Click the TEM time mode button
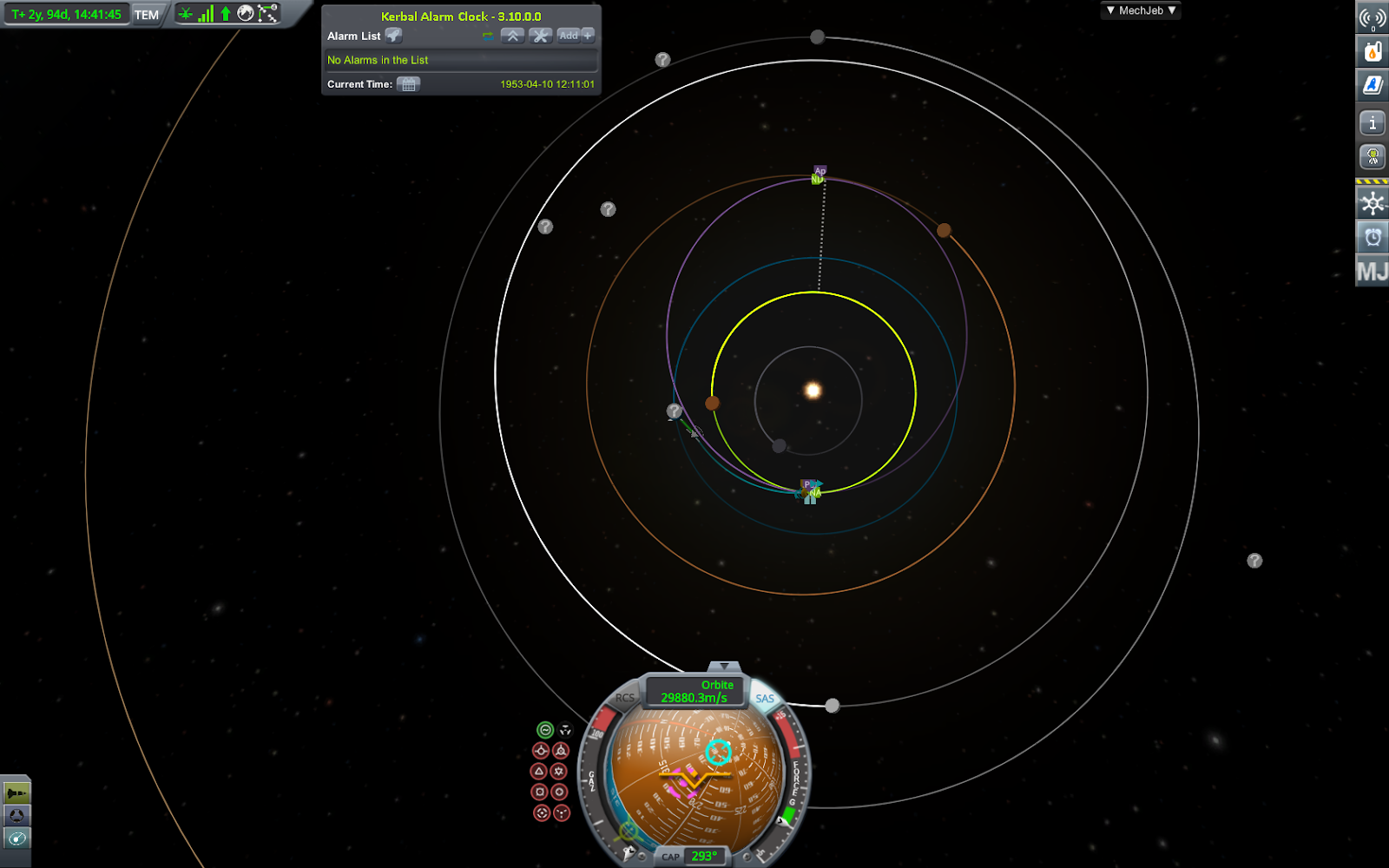 coord(147,15)
